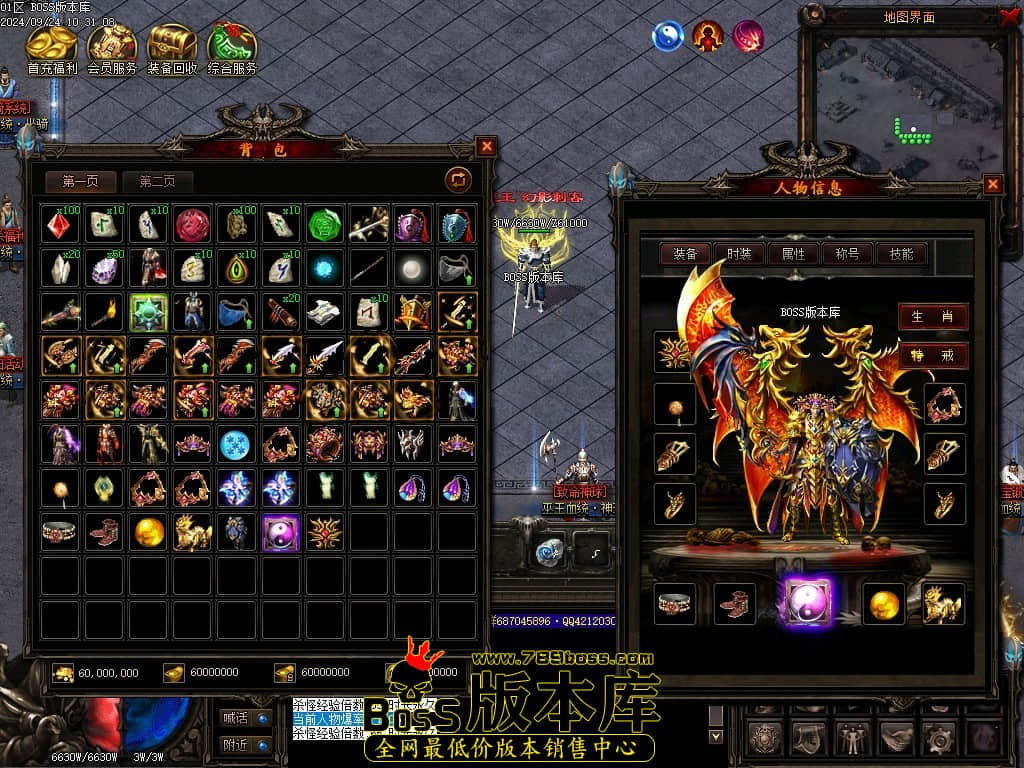Switch to the 时装 costume tab
The width and height of the screenshot is (1024, 768).
tap(739, 254)
